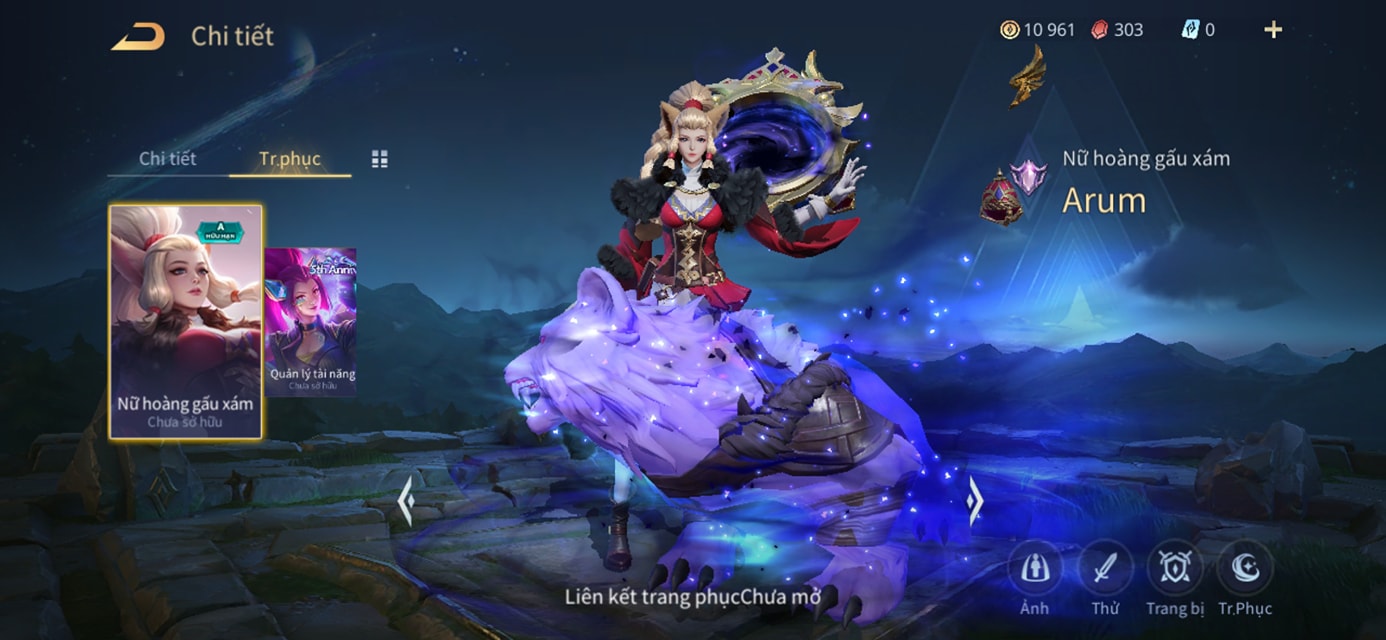Select the Tr.phục tab

[x=289, y=159]
